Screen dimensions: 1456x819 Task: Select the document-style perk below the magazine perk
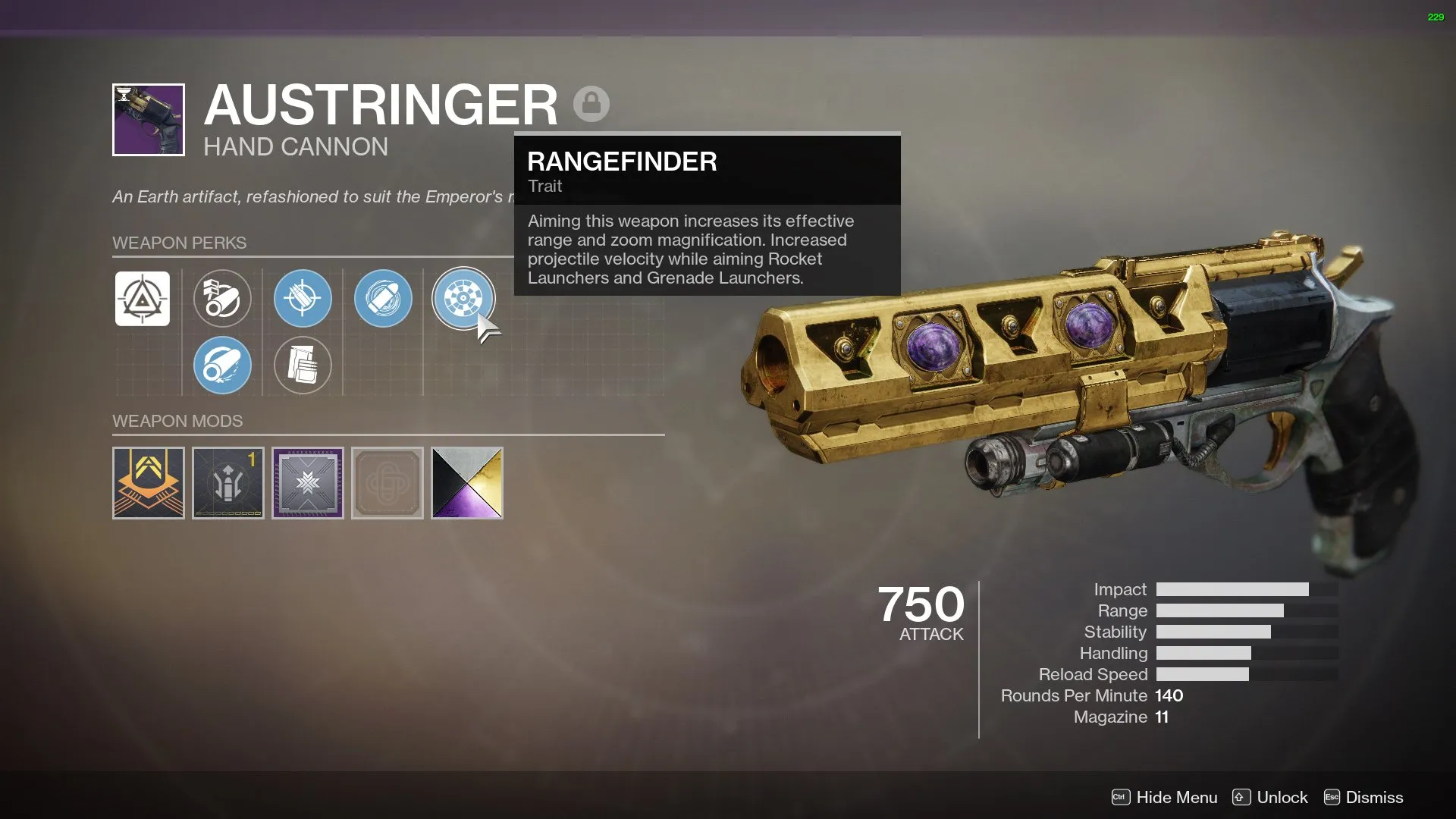point(303,366)
